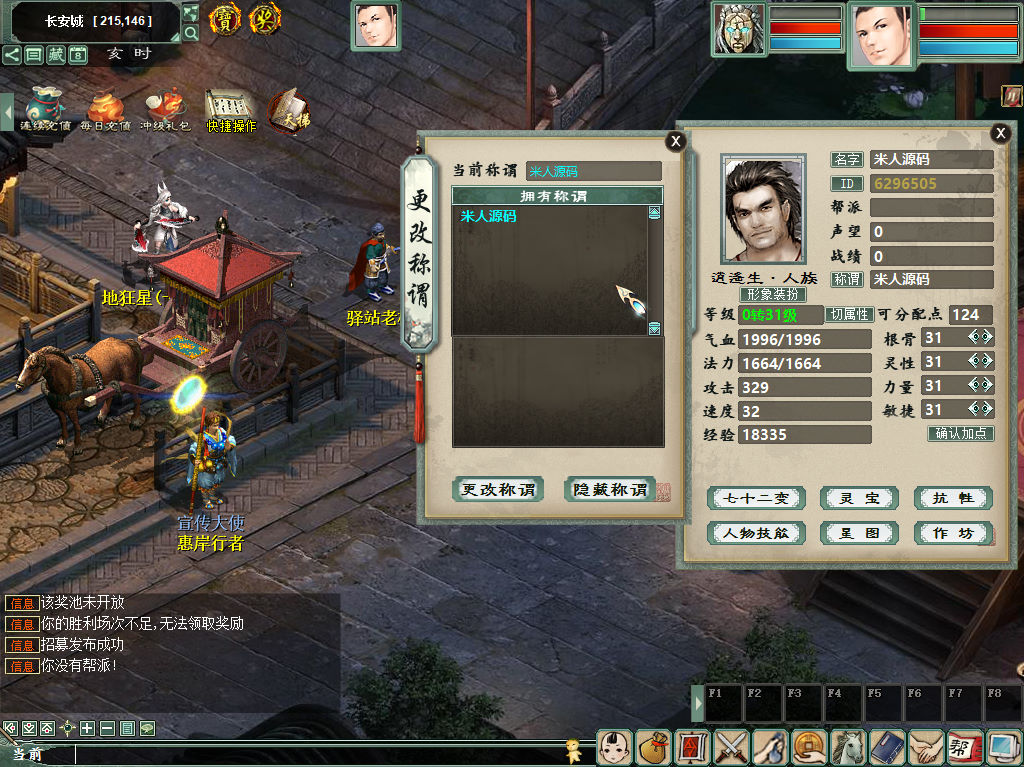
Task: Open the 灵宝 treasure panel
Action: pos(859,498)
